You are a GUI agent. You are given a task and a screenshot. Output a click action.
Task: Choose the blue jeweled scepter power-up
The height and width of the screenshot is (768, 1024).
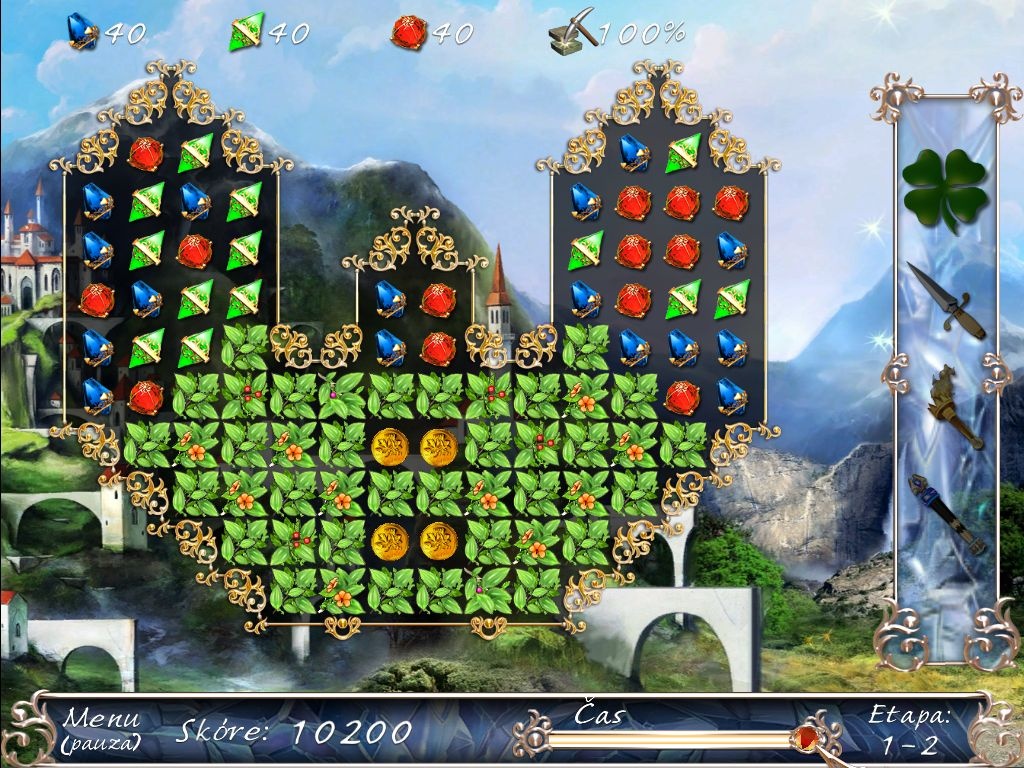pyautogui.click(x=945, y=513)
